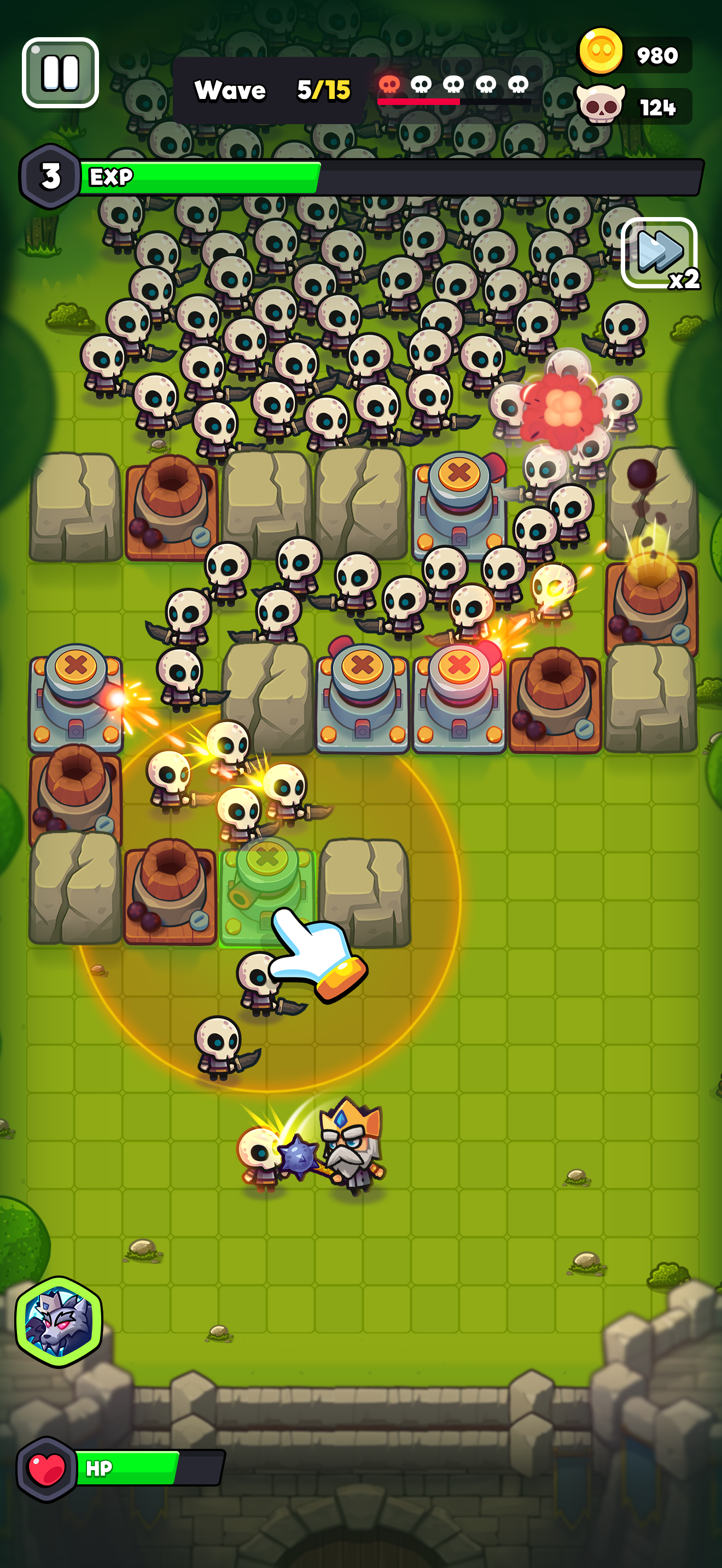Tap the level 3 badge next to EXP

(x=50, y=177)
